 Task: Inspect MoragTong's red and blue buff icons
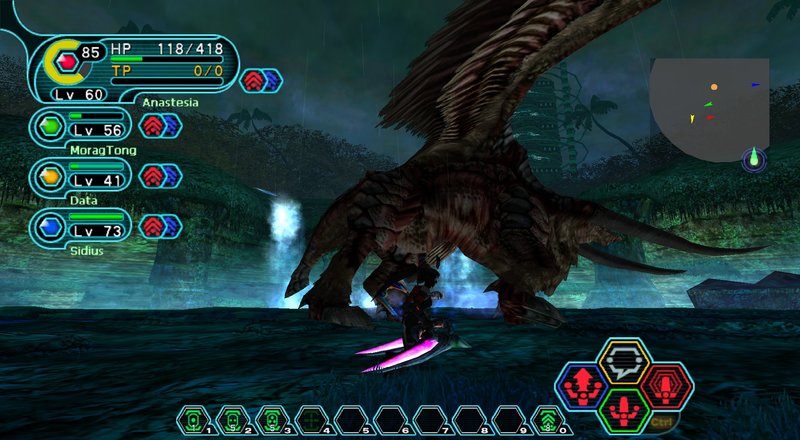click(x=160, y=125)
